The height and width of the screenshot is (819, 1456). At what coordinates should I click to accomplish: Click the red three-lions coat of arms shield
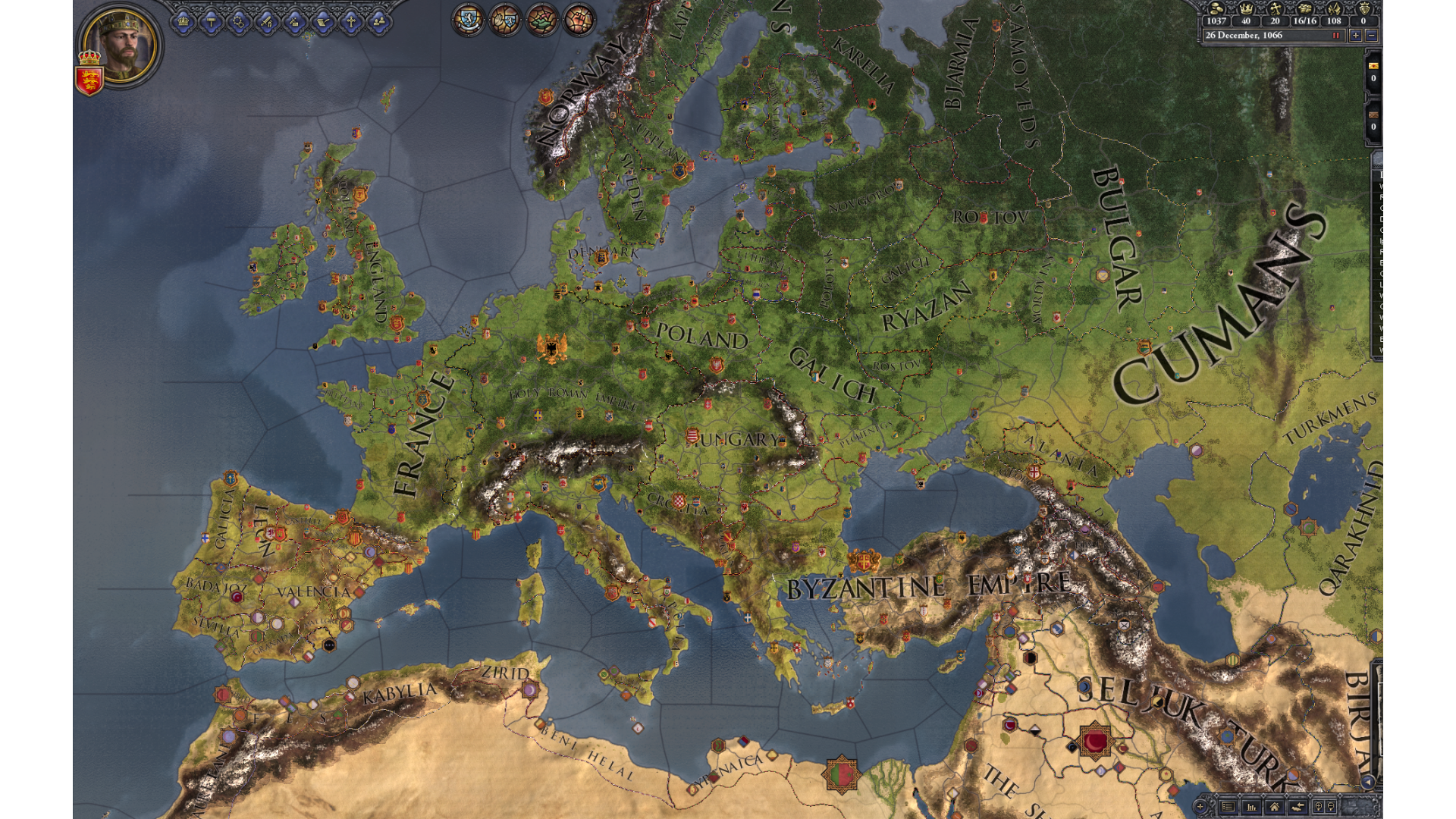89,80
